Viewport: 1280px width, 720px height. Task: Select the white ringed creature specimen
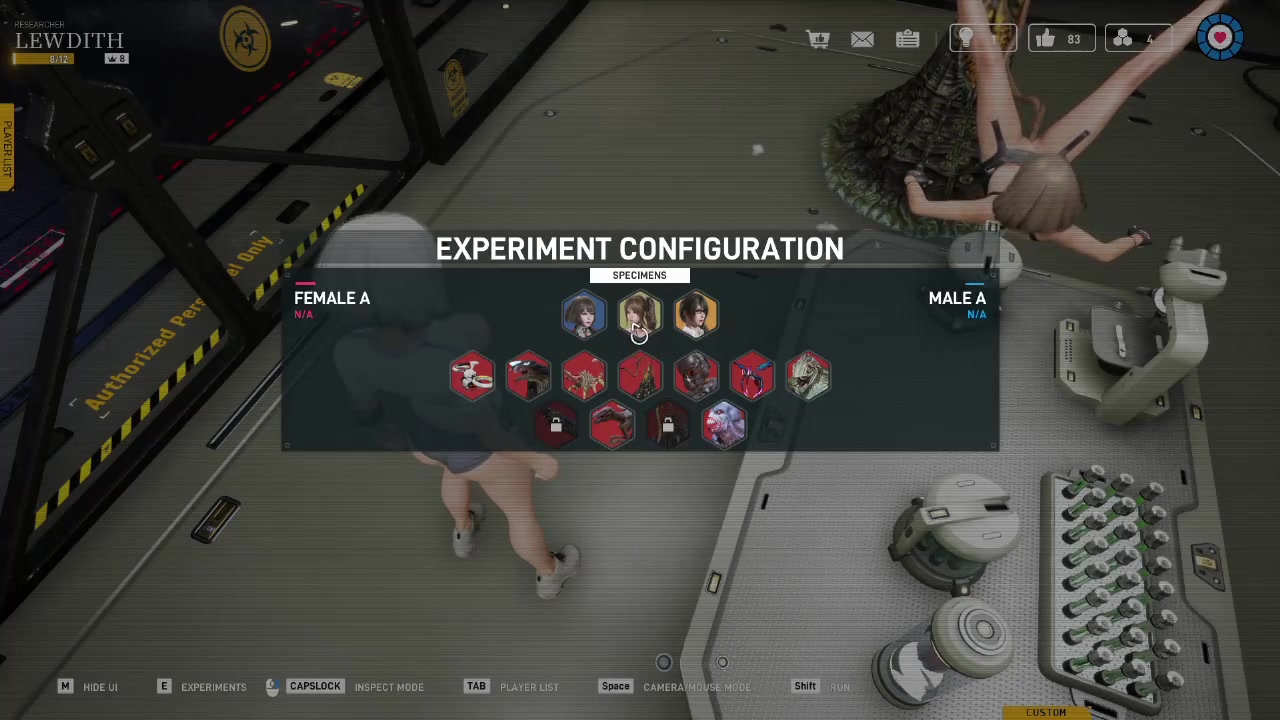click(x=472, y=376)
